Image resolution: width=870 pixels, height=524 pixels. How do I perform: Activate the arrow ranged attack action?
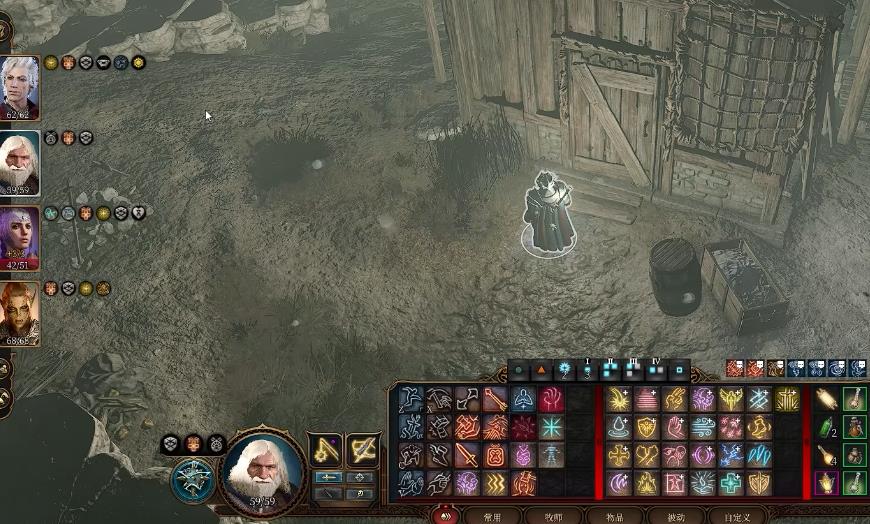tap(496, 399)
